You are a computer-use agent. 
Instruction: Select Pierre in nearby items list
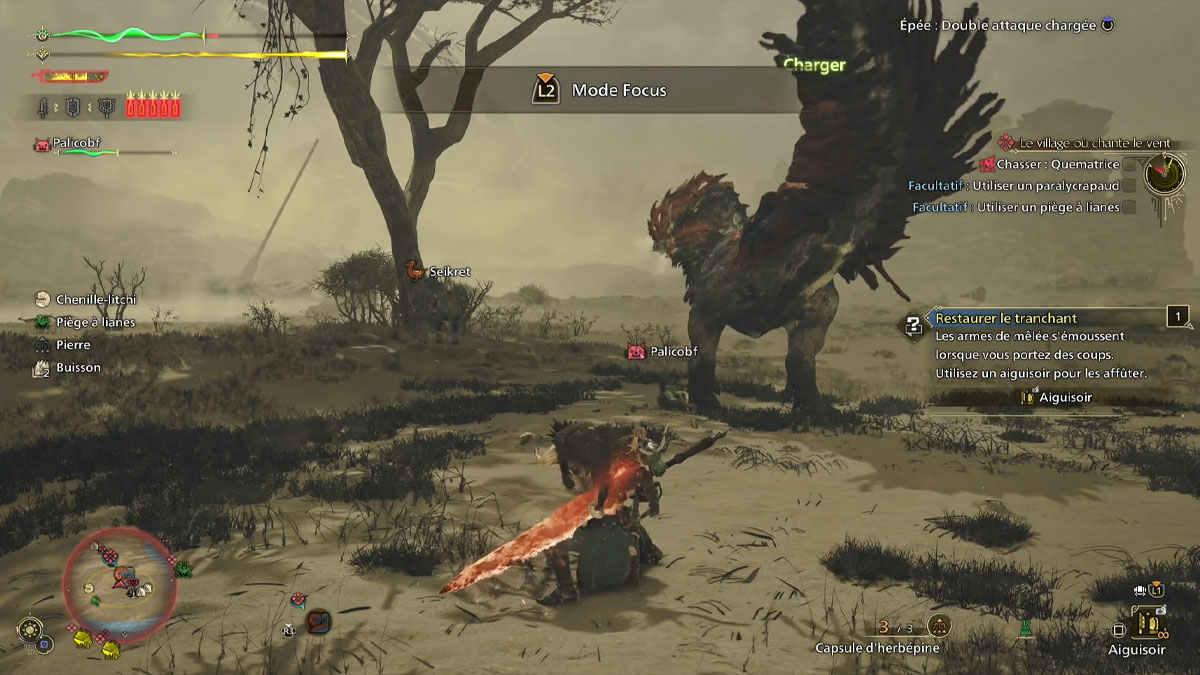73,345
